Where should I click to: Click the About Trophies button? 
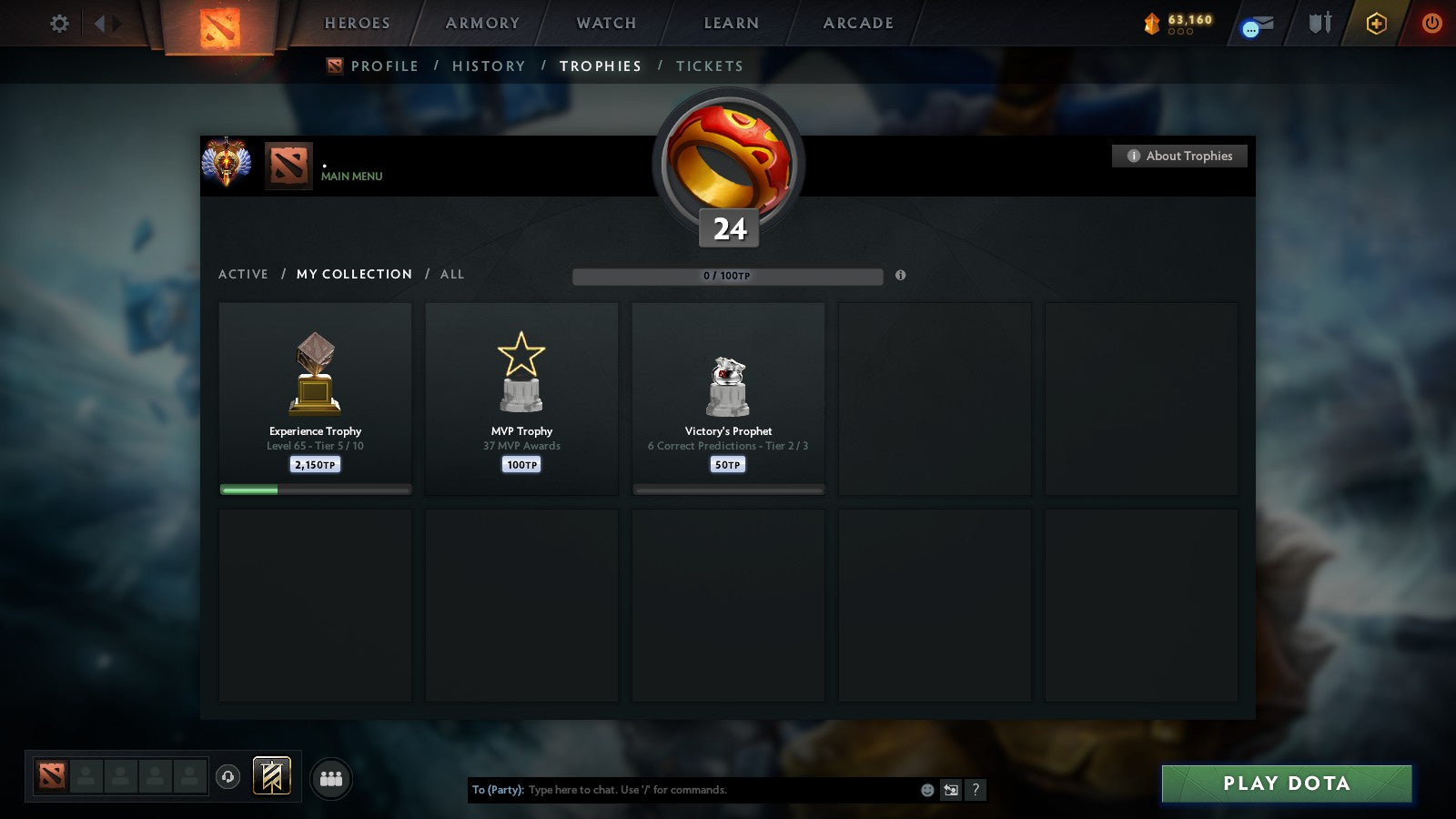[x=1178, y=156]
